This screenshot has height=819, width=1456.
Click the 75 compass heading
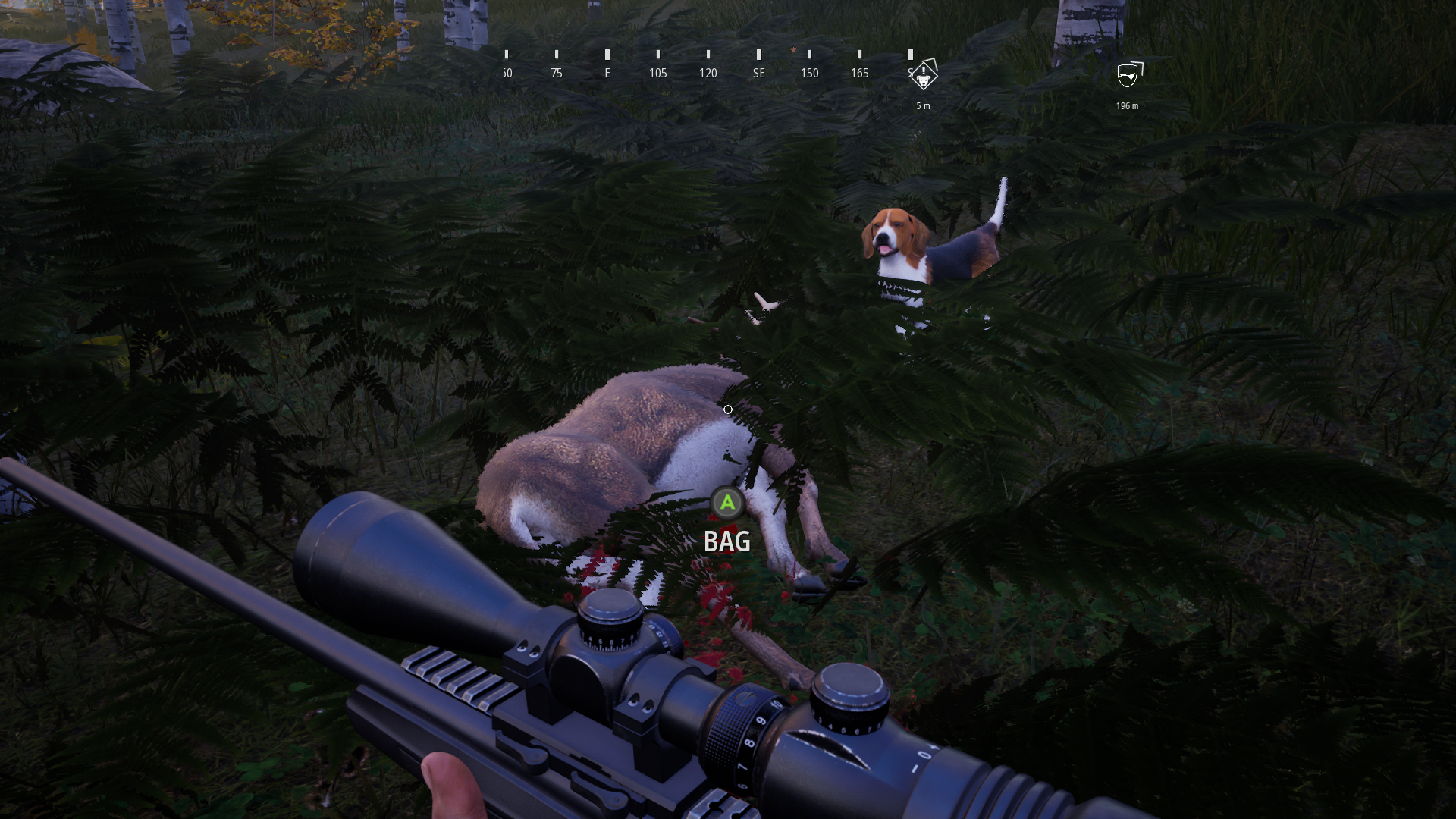(556, 73)
